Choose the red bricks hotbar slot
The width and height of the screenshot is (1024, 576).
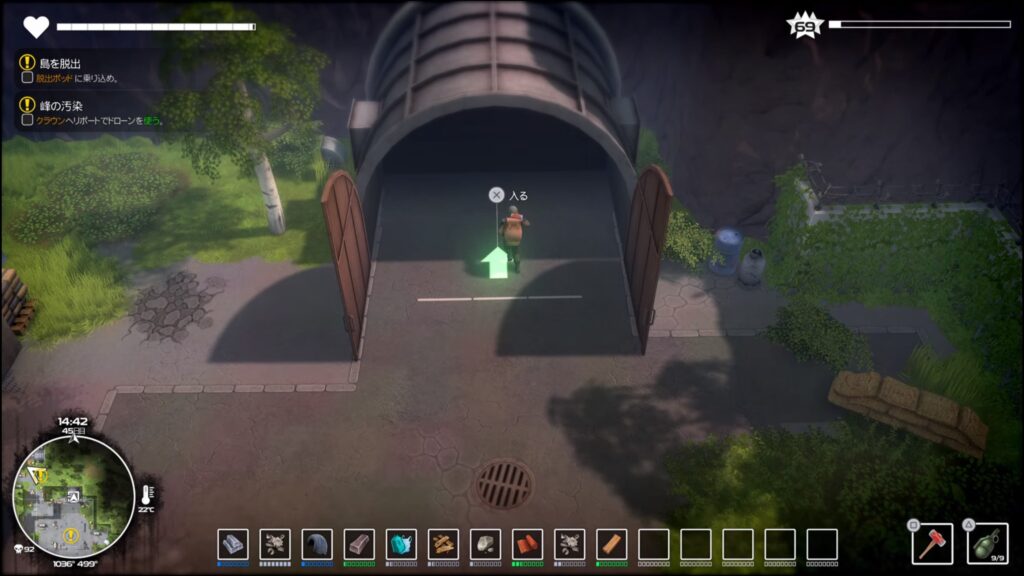tap(527, 544)
